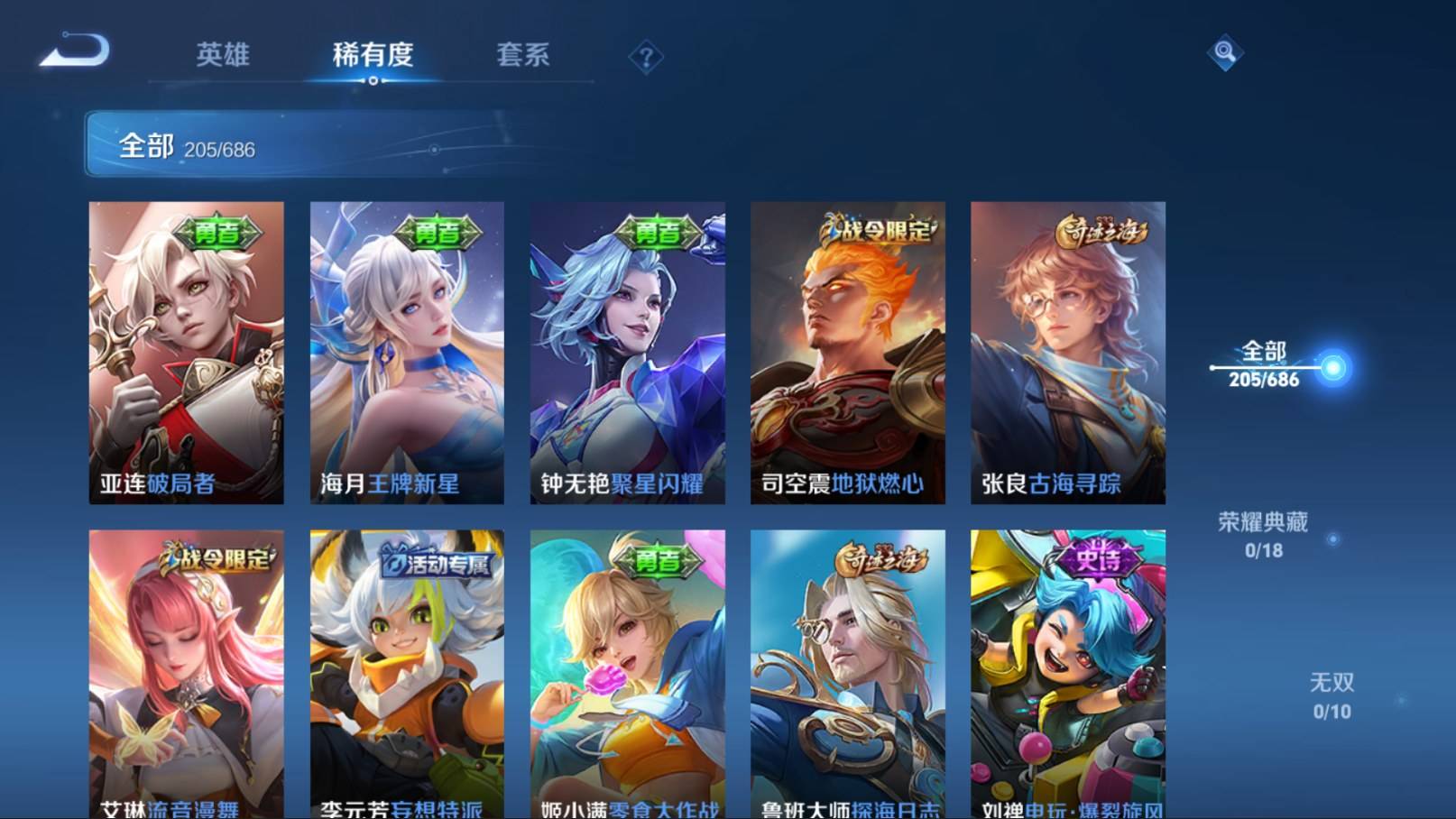Select the 稀有度 tab
This screenshot has width=1456, height=819.
tap(373, 55)
